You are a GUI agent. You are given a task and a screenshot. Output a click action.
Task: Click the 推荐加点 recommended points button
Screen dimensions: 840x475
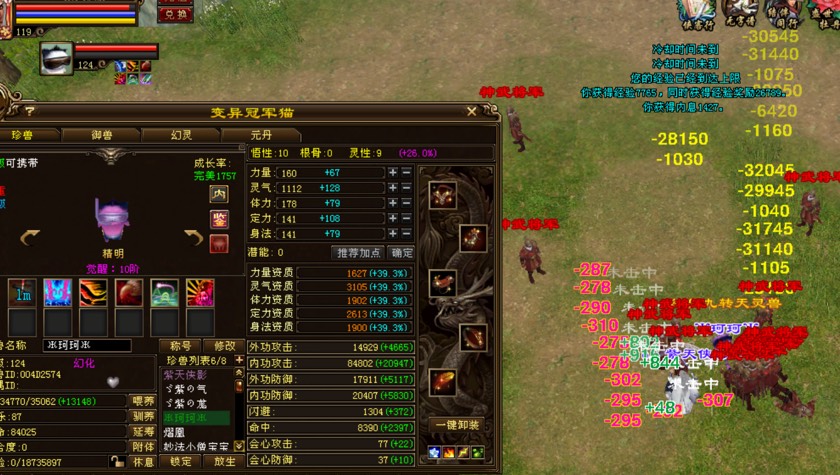click(357, 253)
